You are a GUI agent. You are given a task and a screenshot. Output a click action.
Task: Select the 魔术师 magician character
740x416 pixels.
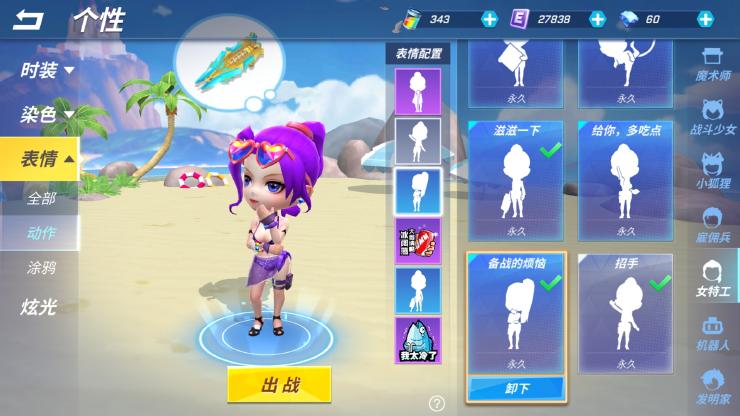[712, 70]
